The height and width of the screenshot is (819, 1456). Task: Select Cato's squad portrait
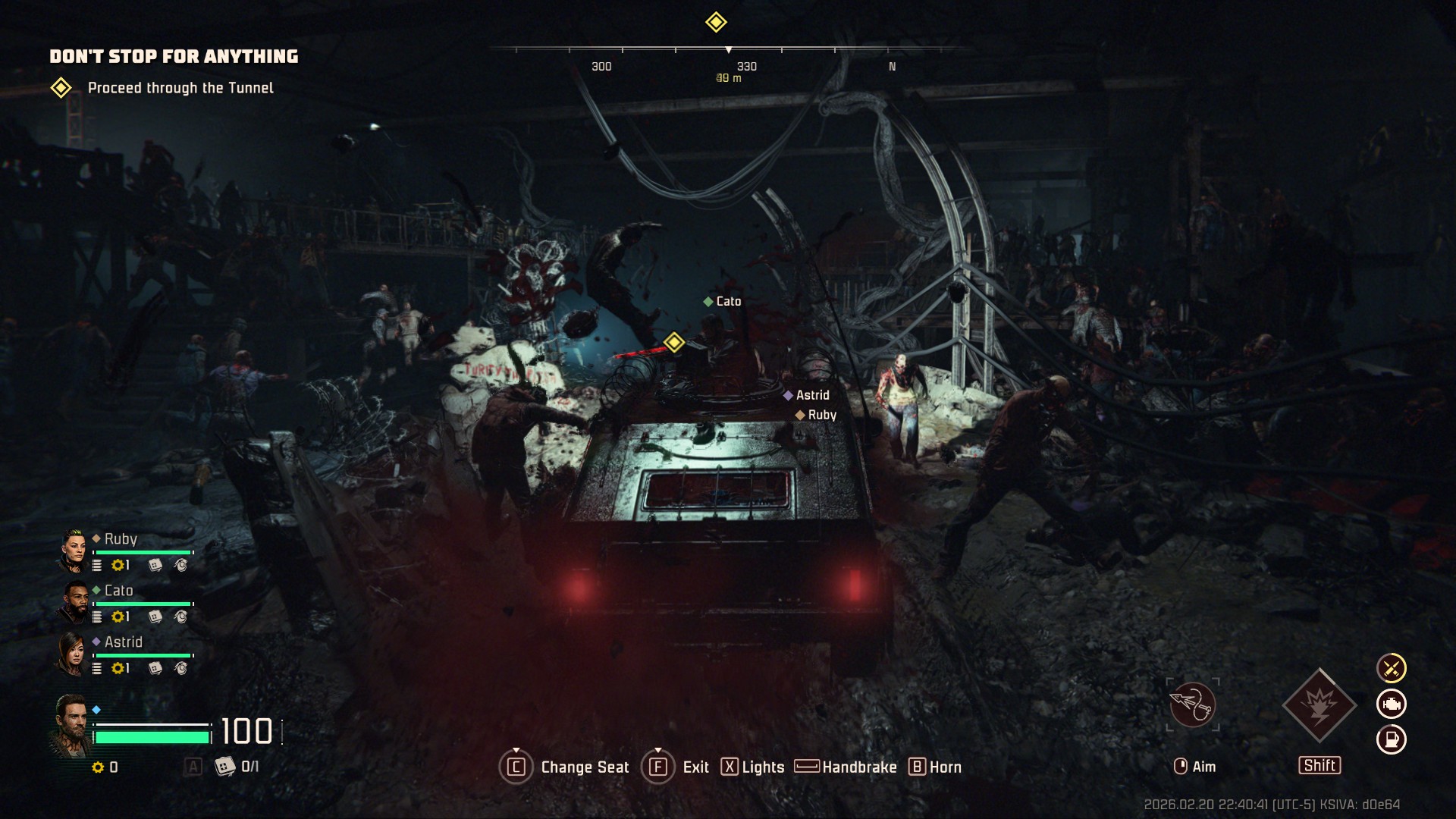pyautogui.click(x=74, y=603)
